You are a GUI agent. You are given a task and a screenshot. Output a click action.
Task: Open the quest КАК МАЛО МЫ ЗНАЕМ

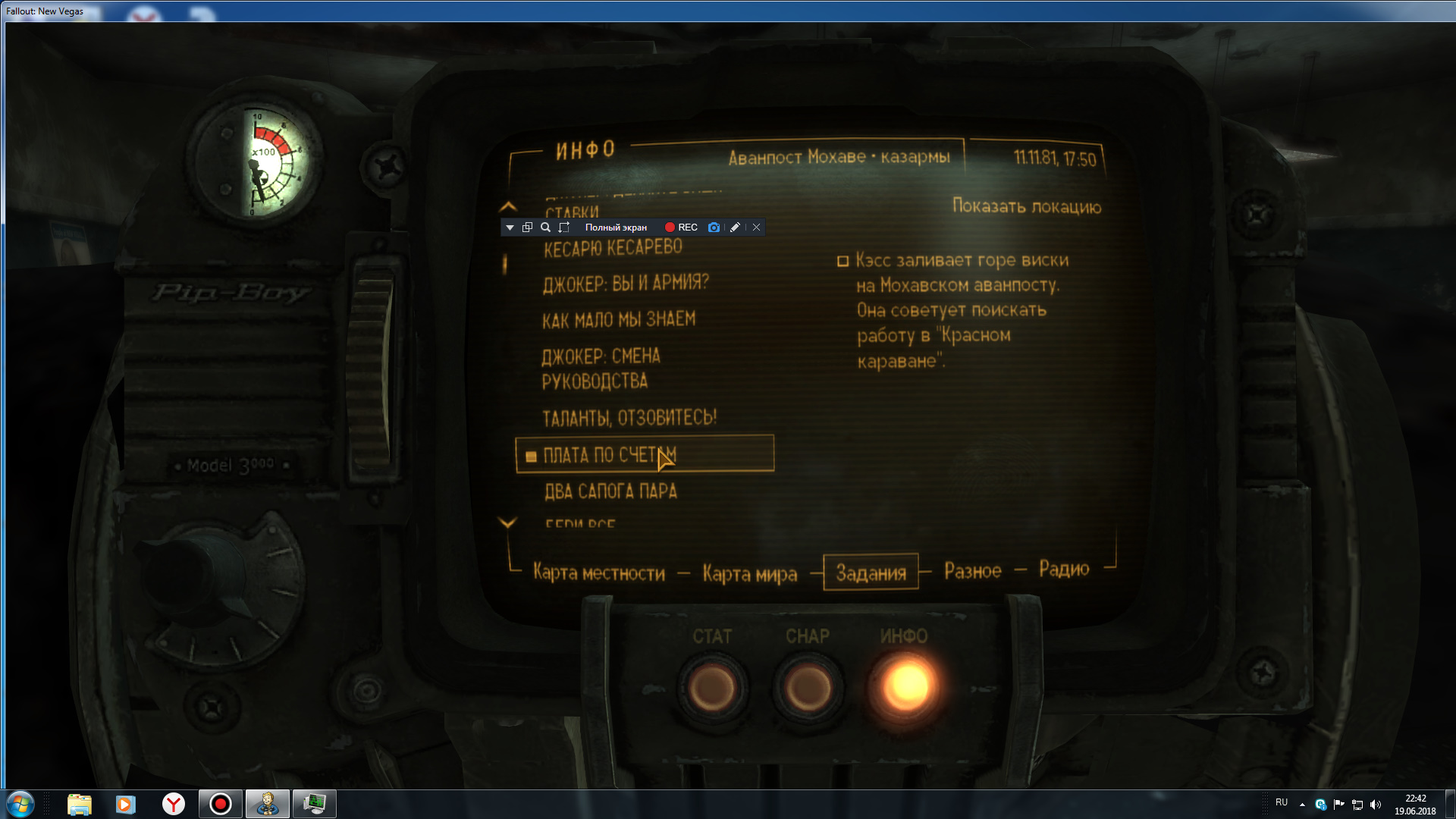coord(619,320)
